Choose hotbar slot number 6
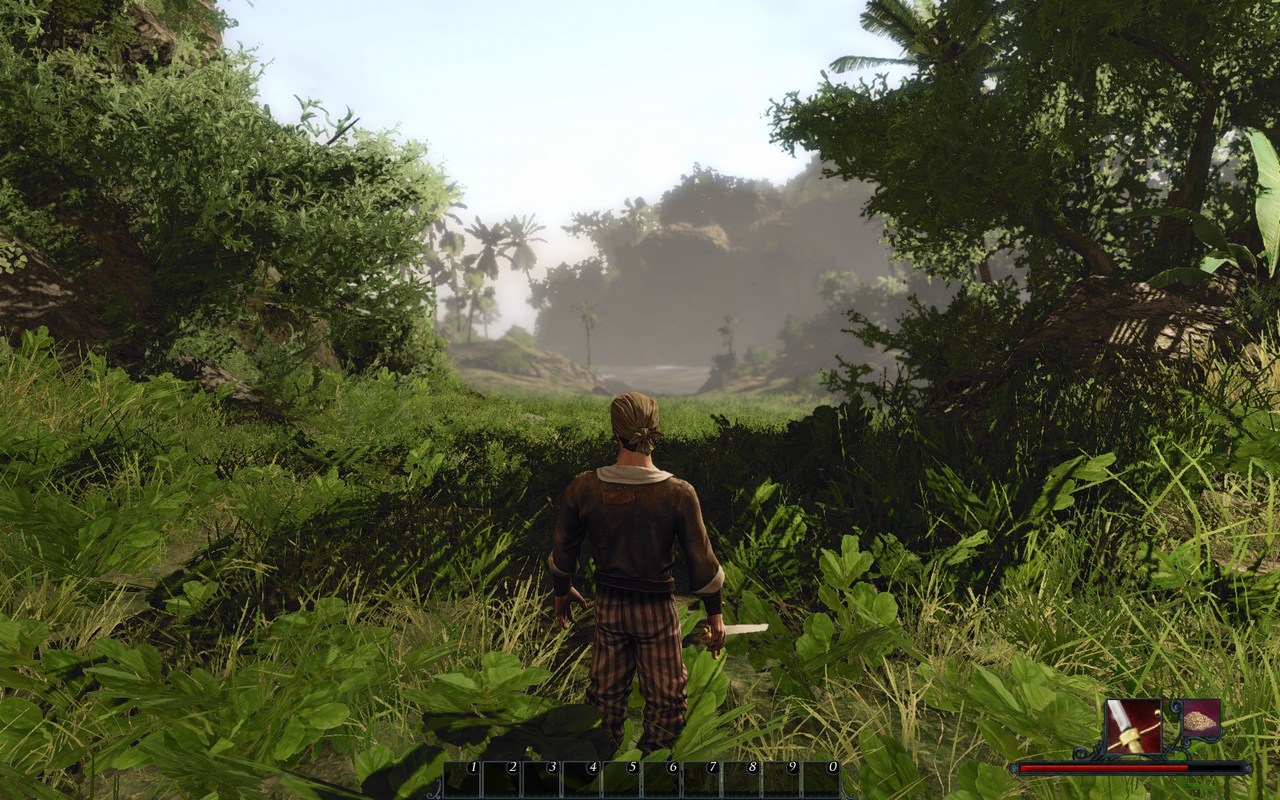Viewport: 1280px width, 800px height. pyautogui.click(x=662, y=780)
